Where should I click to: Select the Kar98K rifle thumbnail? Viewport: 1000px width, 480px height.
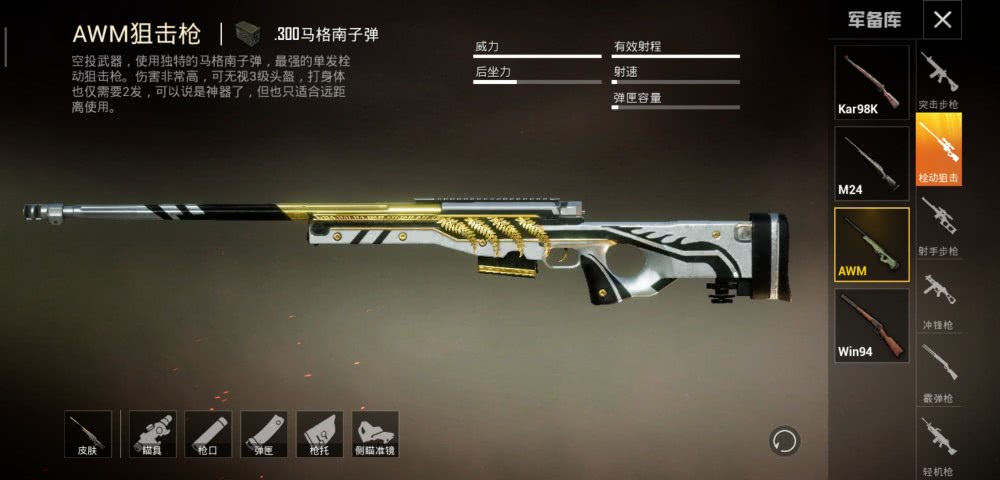coord(871,82)
